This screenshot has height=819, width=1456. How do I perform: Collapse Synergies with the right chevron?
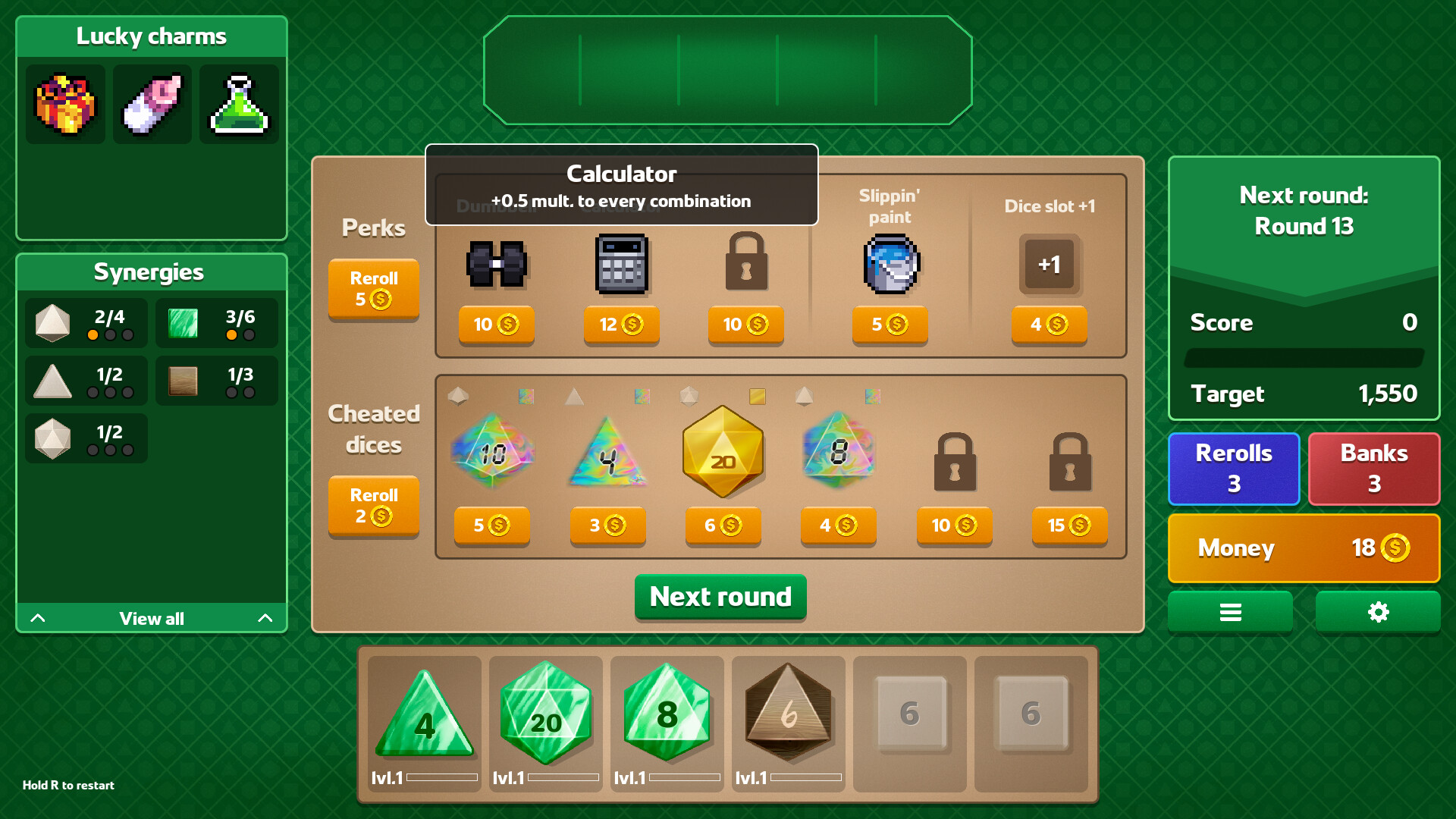[265, 618]
